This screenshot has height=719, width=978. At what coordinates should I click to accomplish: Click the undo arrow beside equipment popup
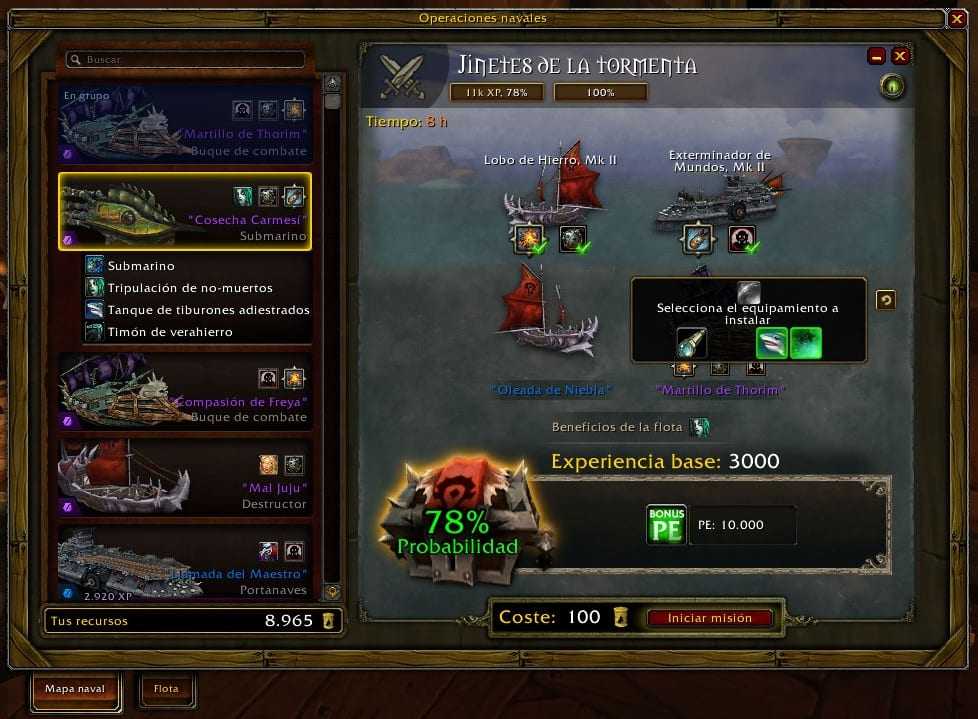pyautogui.click(x=885, y=300)
